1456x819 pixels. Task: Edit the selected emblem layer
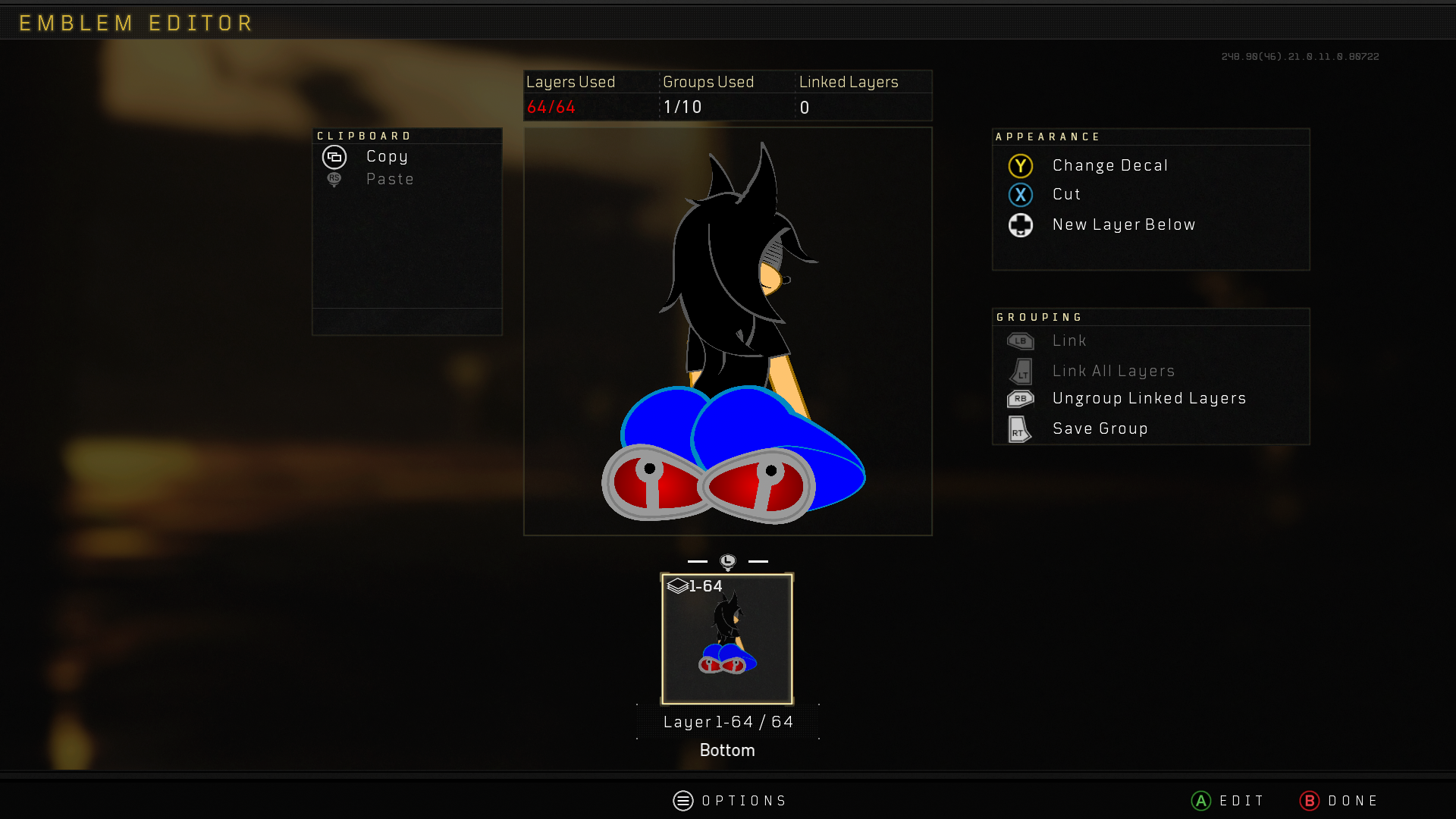1228,801
